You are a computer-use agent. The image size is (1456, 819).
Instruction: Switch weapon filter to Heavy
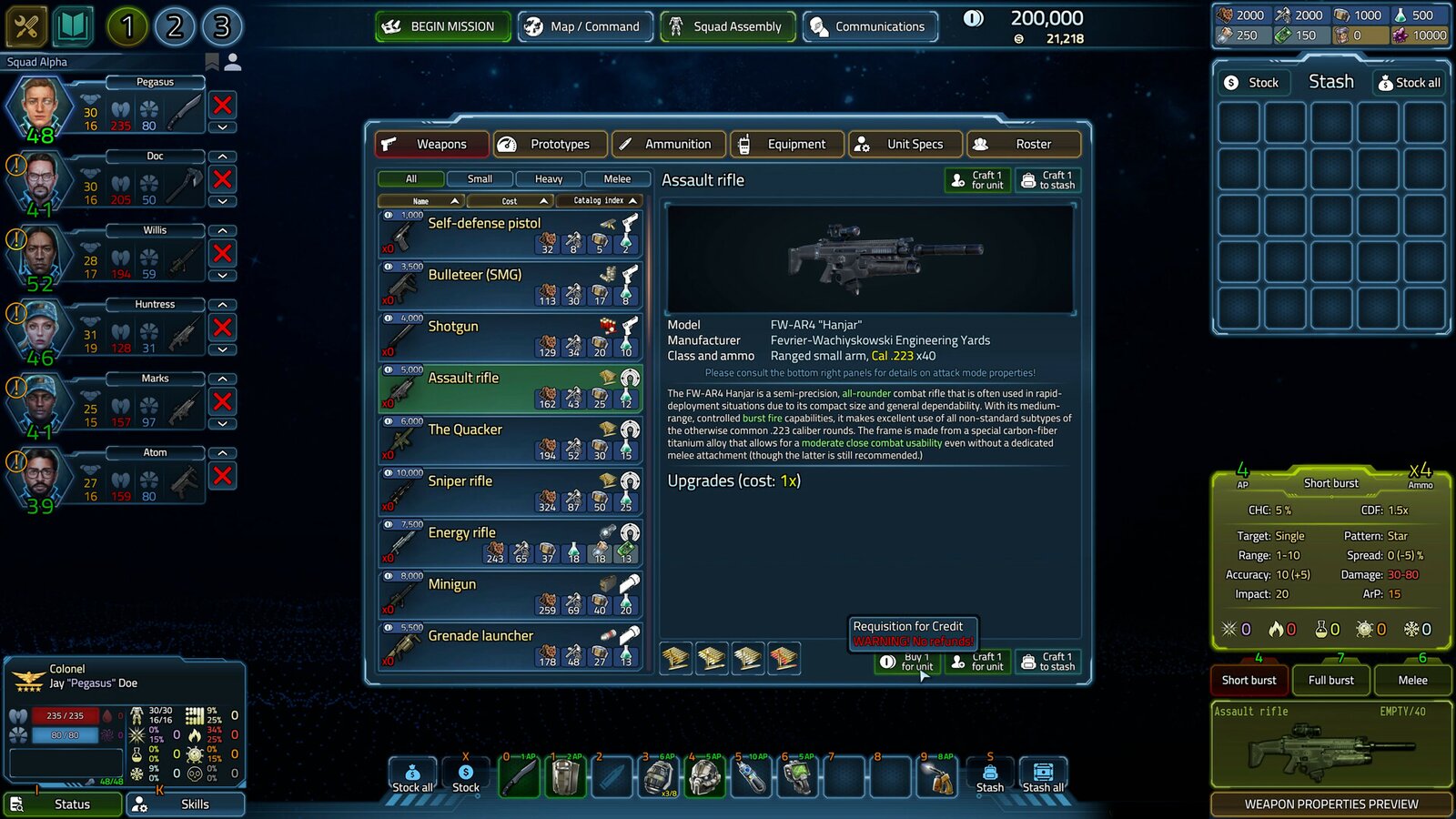tap(549, 178)
